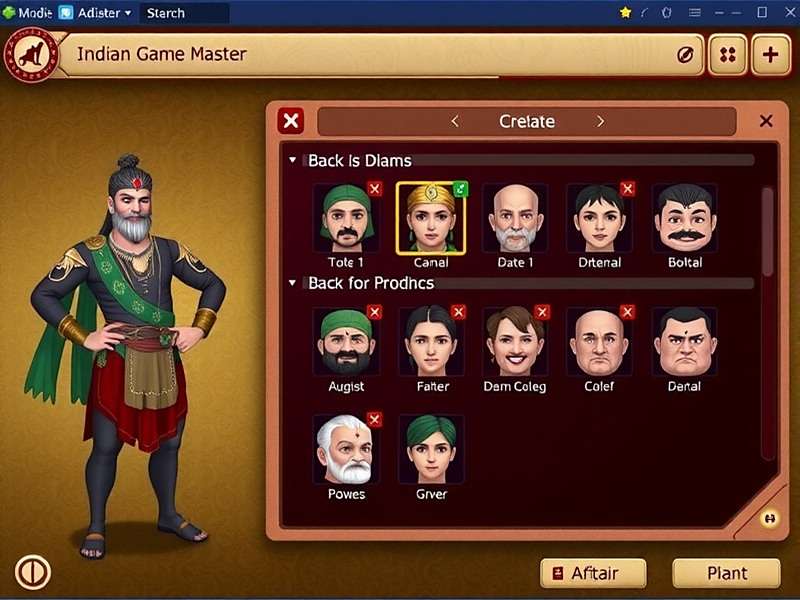Pick the Powes white-bearded character
Image resolution: width=800 pixels, height=600 pixels.
[346, 450]
